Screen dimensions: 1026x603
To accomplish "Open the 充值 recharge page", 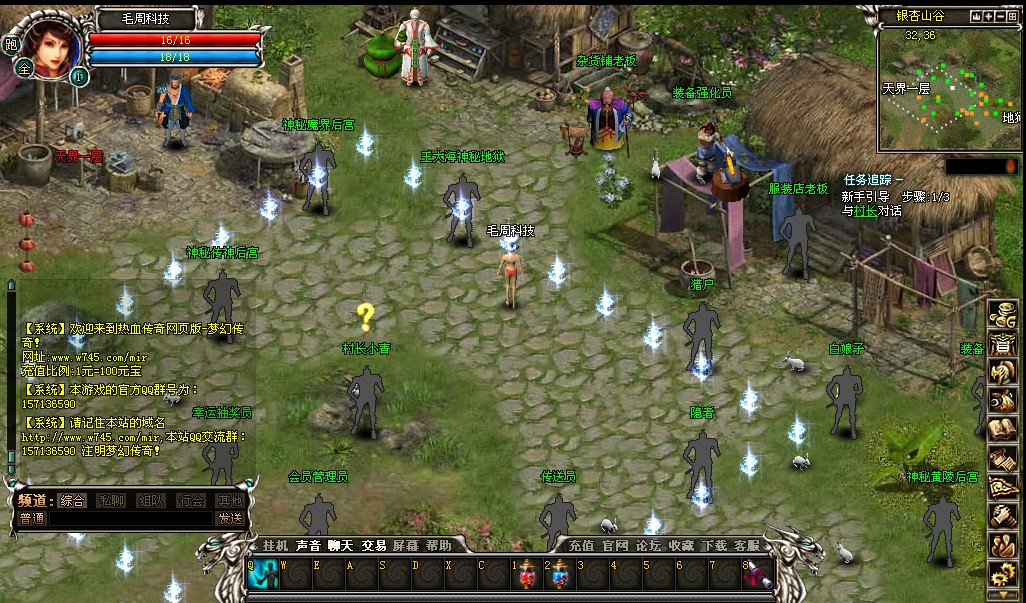I will pos(581,545).
